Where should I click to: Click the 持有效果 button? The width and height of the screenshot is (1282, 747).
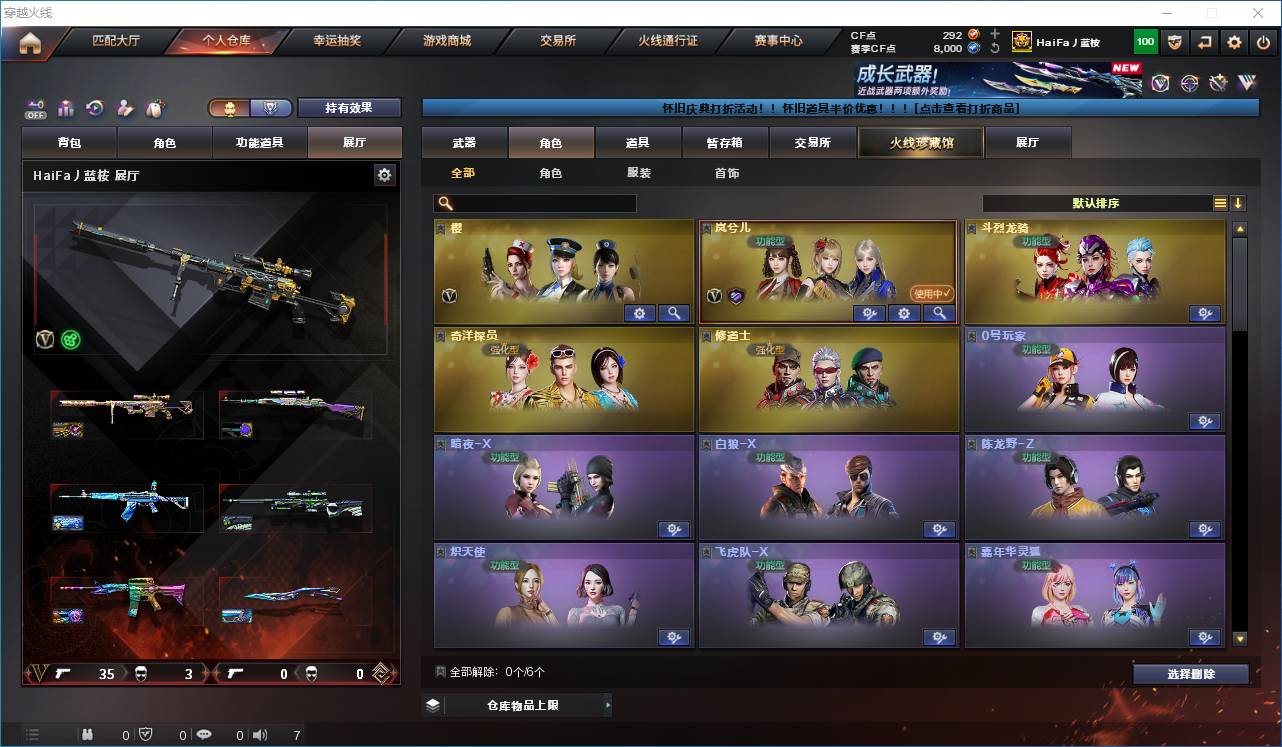347,108
